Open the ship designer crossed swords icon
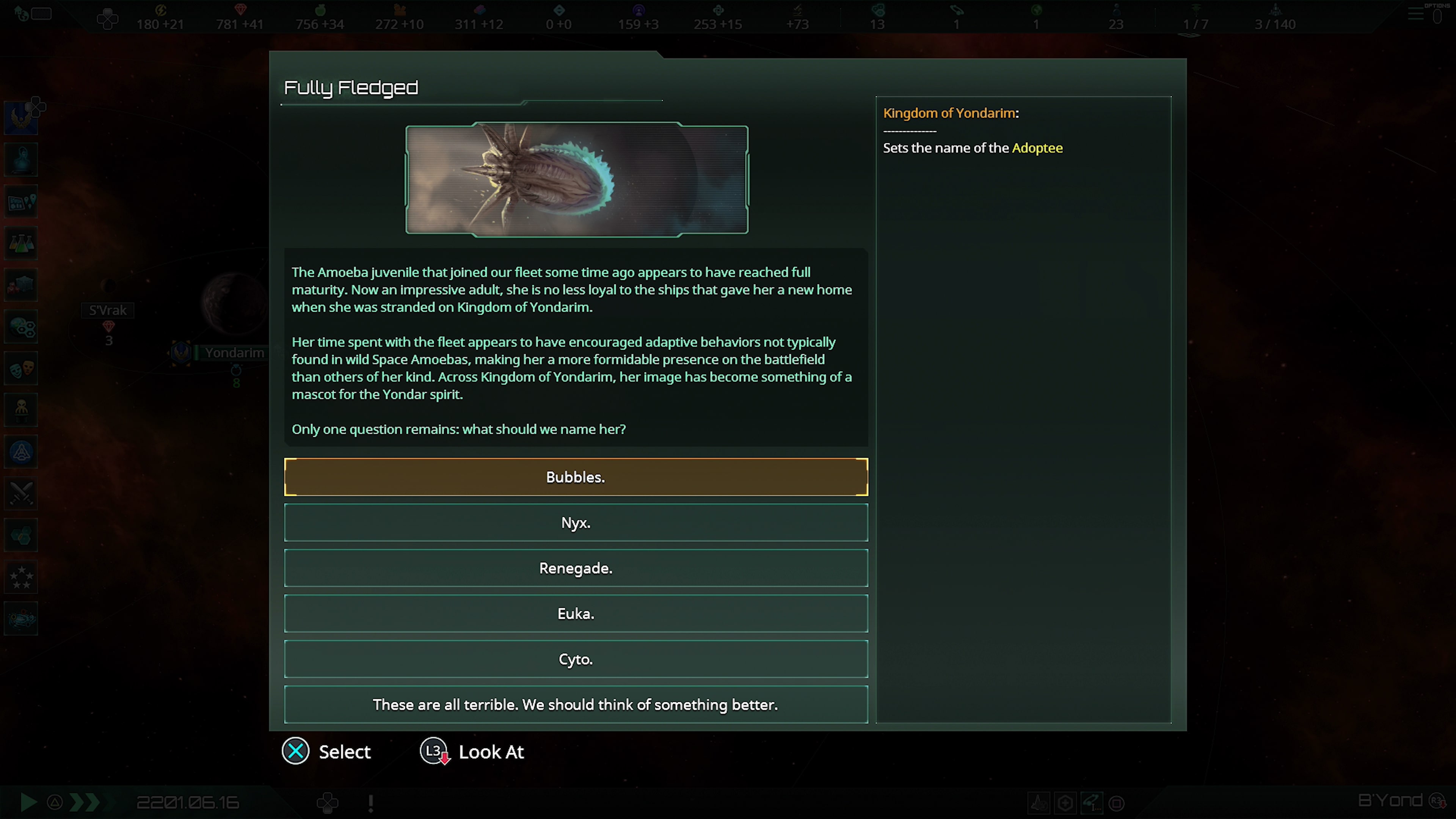Image resolution: width=1456 pixels, height=819 pixels. tap(21, 493)
